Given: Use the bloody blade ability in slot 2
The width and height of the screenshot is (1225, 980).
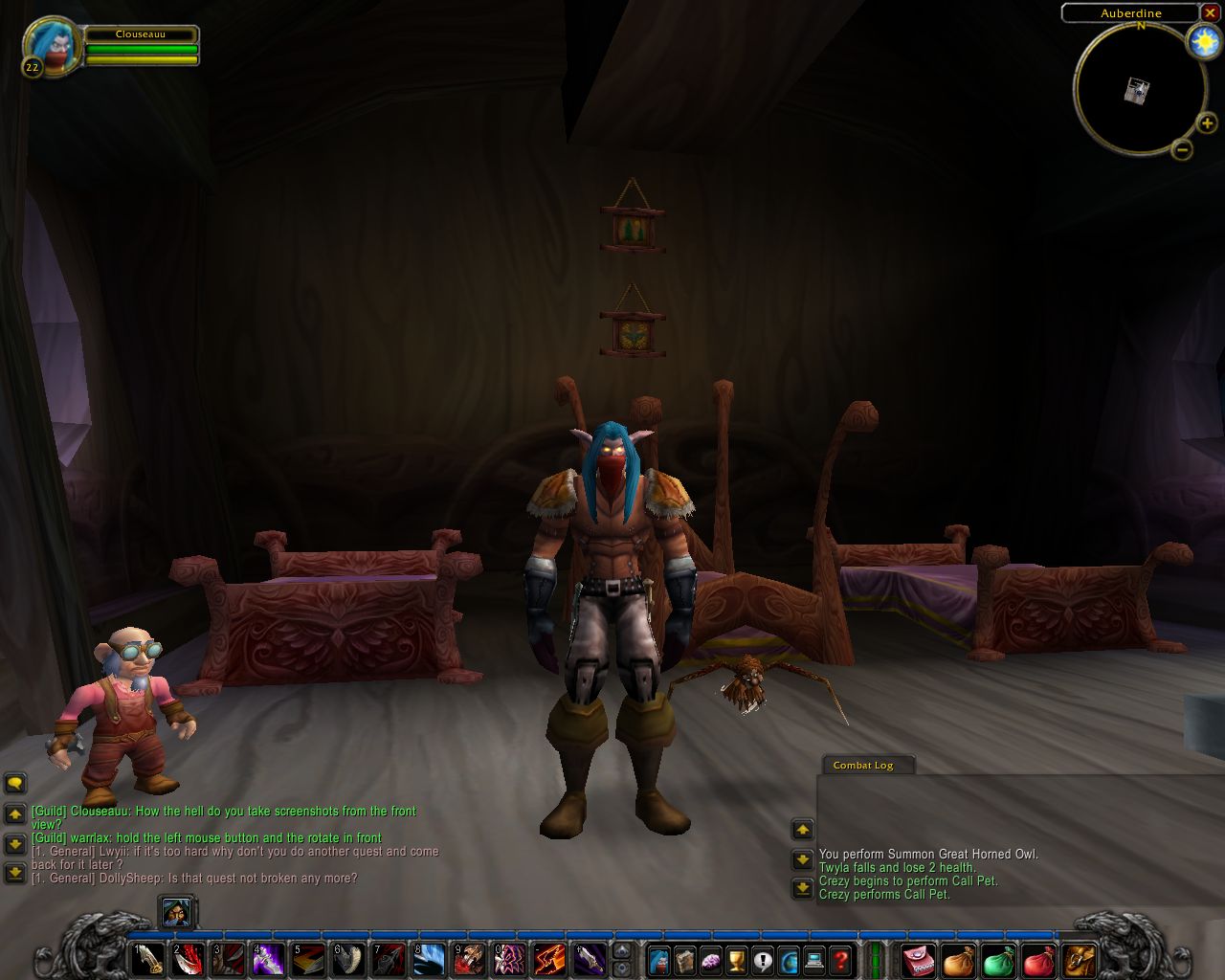Looking at the screenshot, I should [188, 959].
